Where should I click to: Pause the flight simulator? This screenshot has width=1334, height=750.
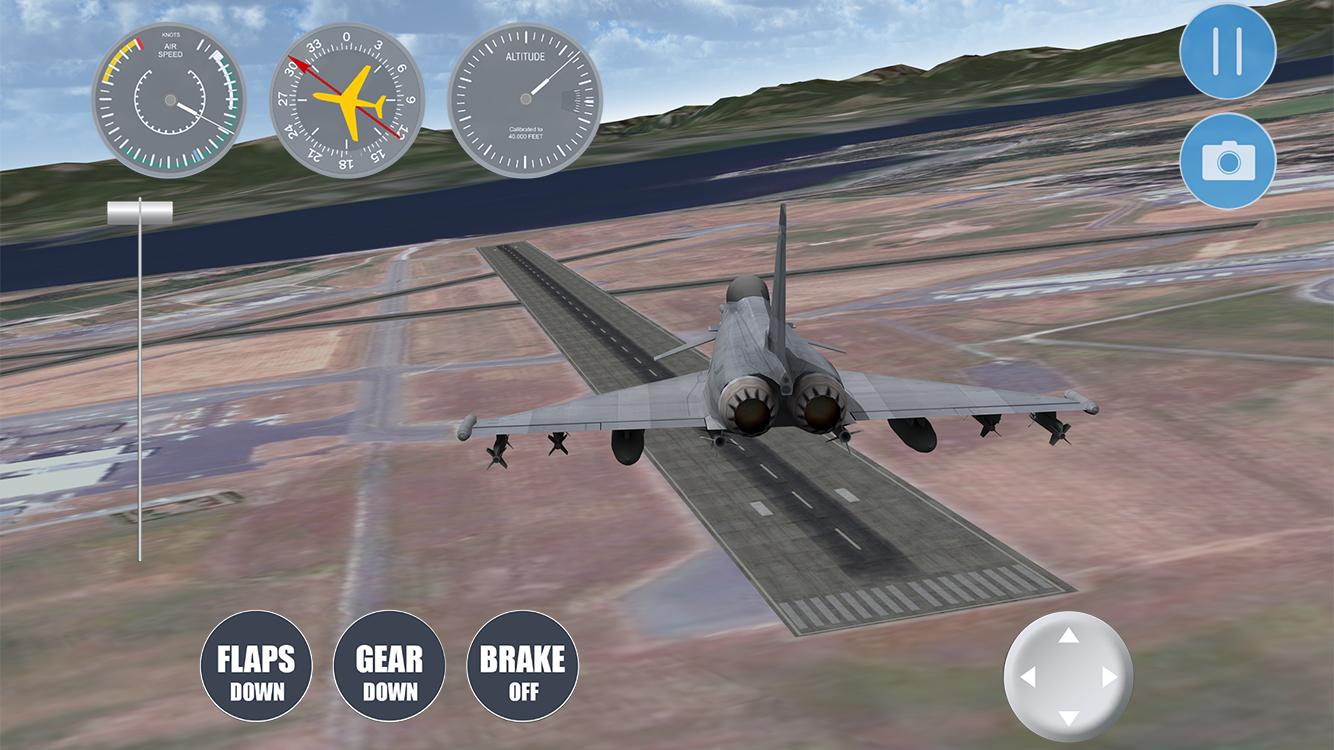(1227, 51)
